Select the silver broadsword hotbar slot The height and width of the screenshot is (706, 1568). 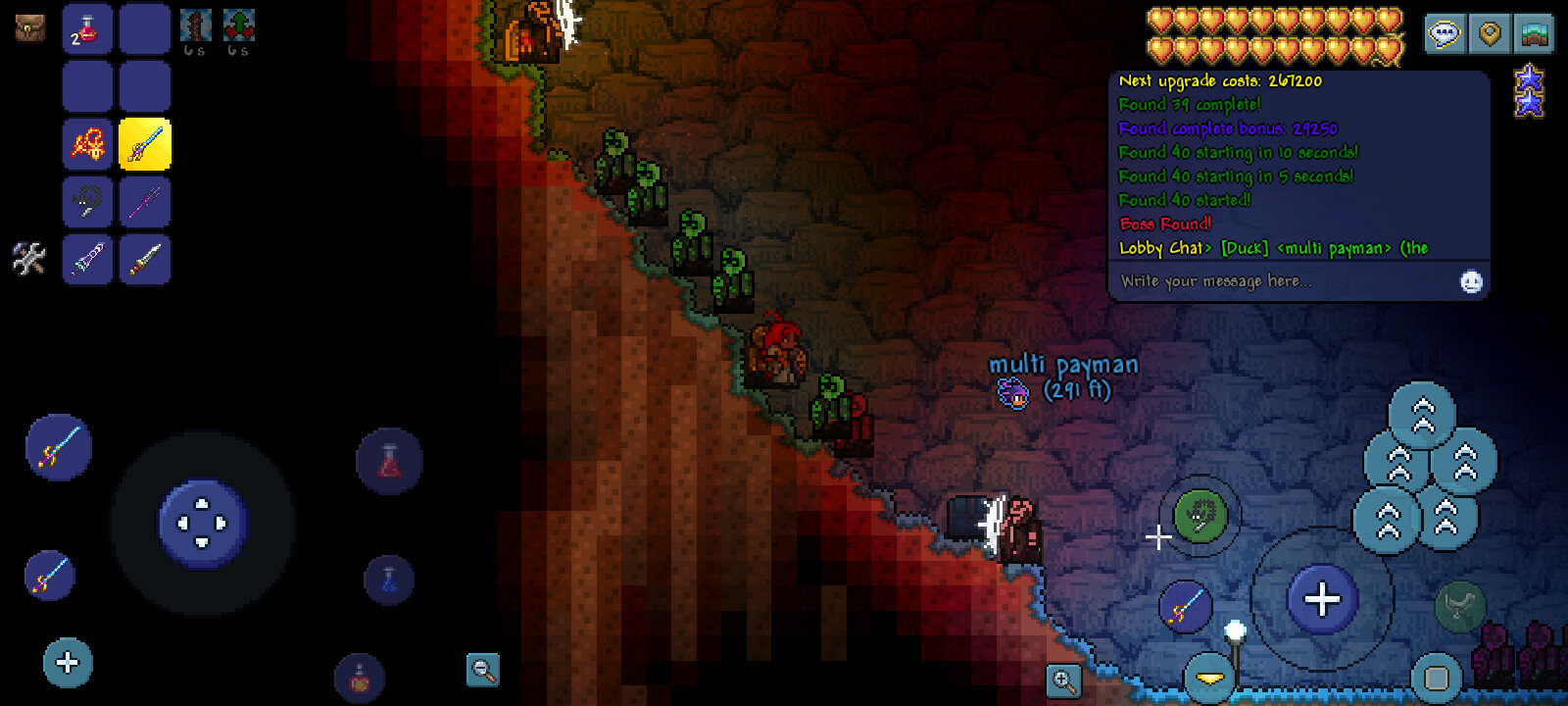point(145,260)
